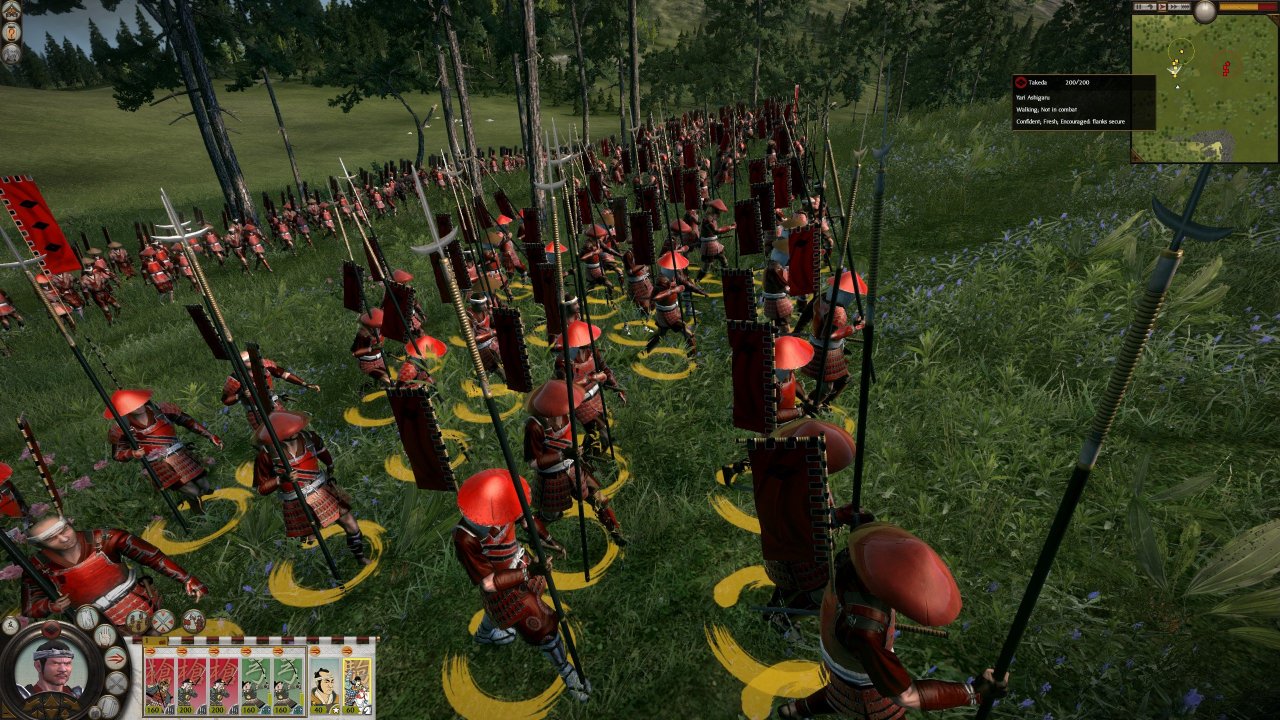Viewport: 1280px width, 720px height.
Task: Pause the battle with the pause button
Action: 1140,6
